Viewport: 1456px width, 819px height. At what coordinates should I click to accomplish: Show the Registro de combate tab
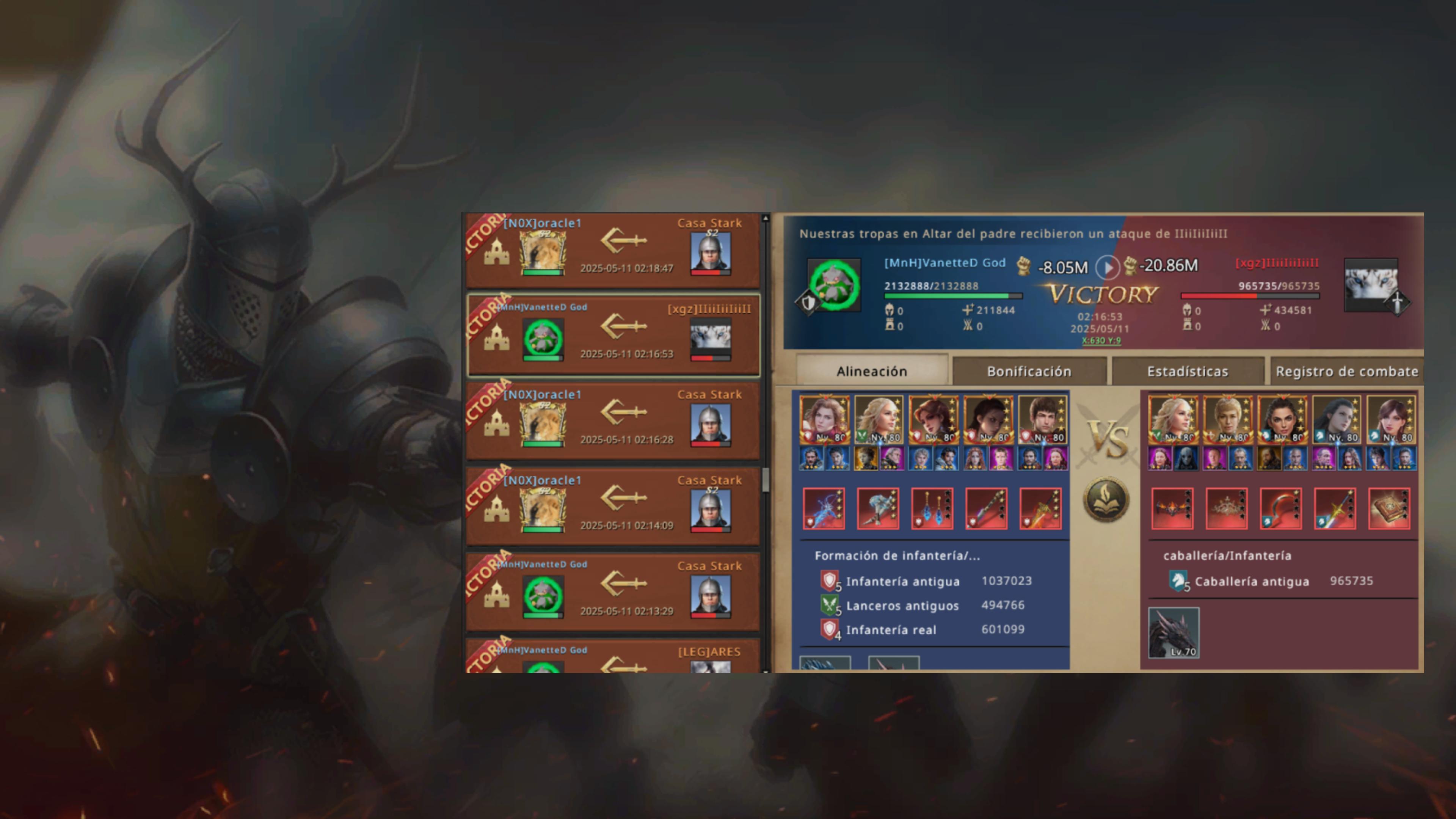pyautogui.click(x=1346, y=371)
